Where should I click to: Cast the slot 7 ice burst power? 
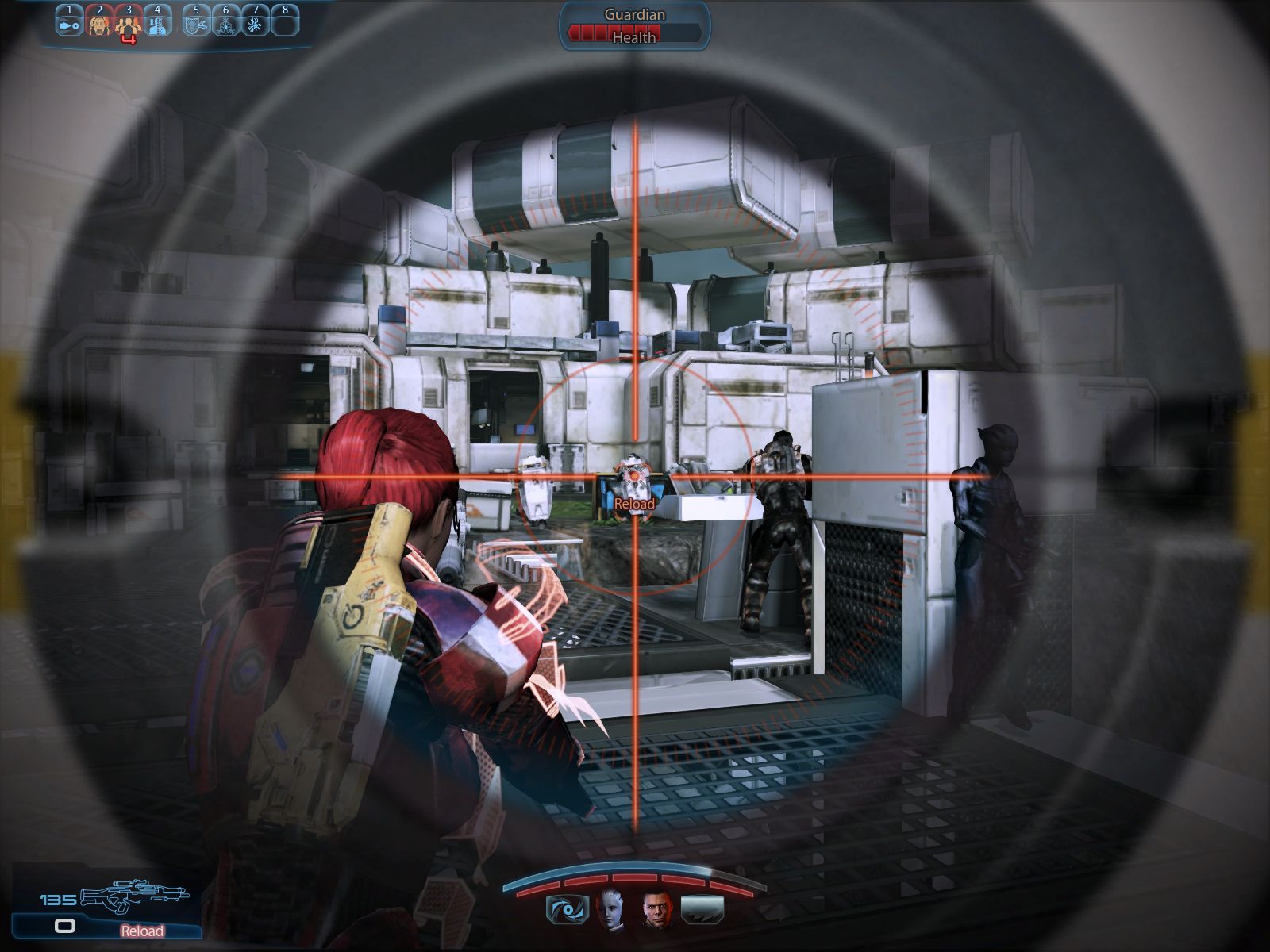coord(255,24)
